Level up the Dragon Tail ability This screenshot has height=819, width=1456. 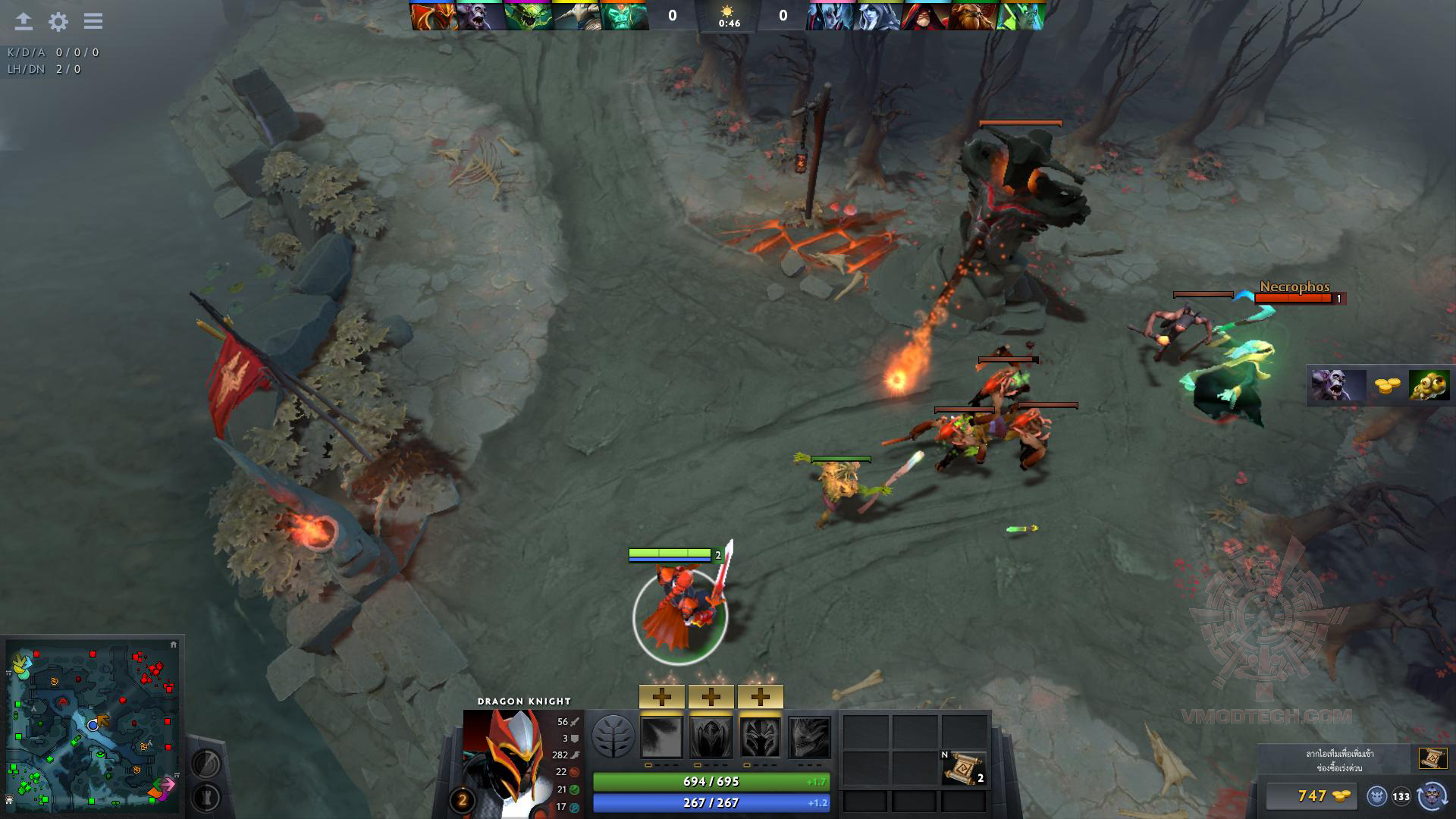click(711, 696)
